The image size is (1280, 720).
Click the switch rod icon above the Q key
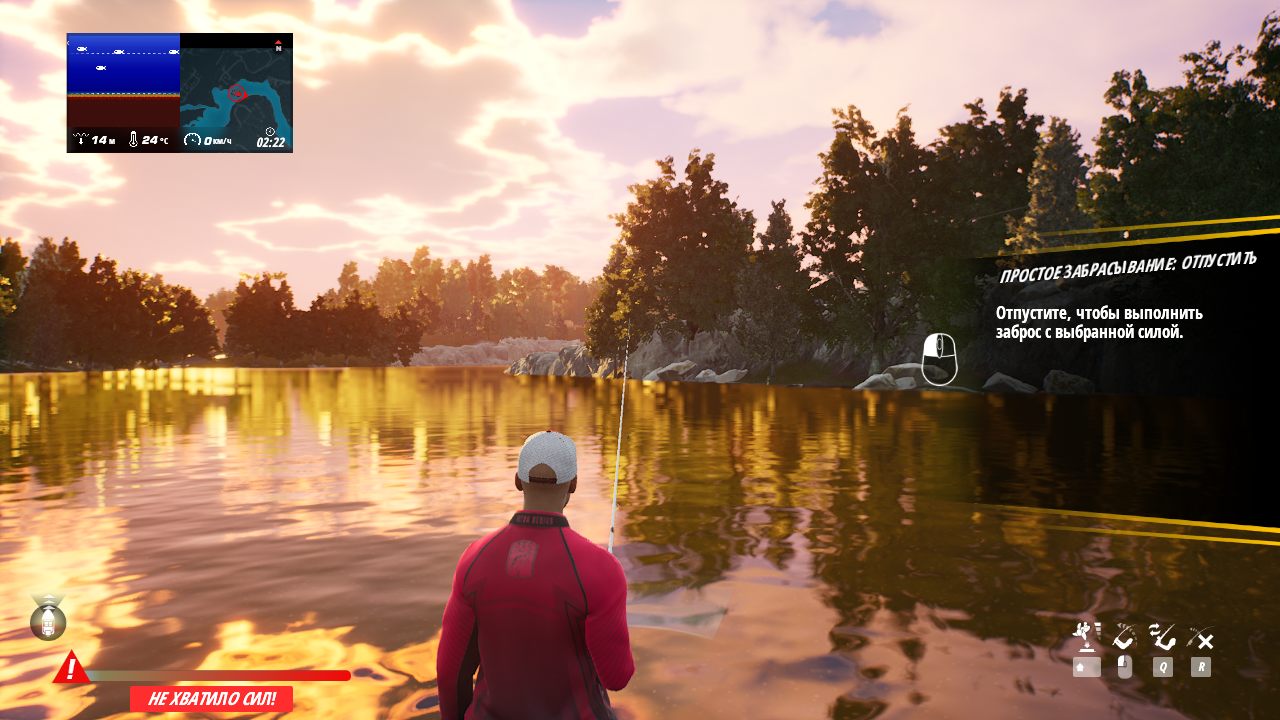[x=1163, y=637]
